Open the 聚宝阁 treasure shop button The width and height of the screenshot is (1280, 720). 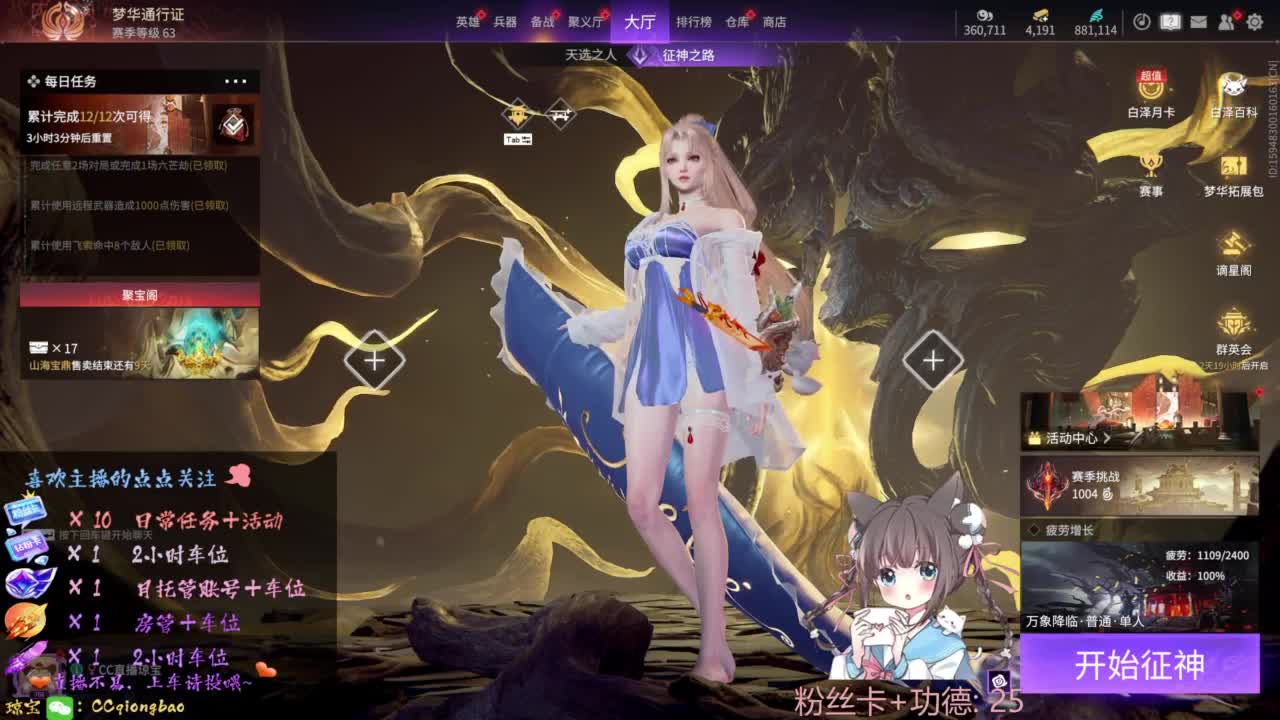139,294
